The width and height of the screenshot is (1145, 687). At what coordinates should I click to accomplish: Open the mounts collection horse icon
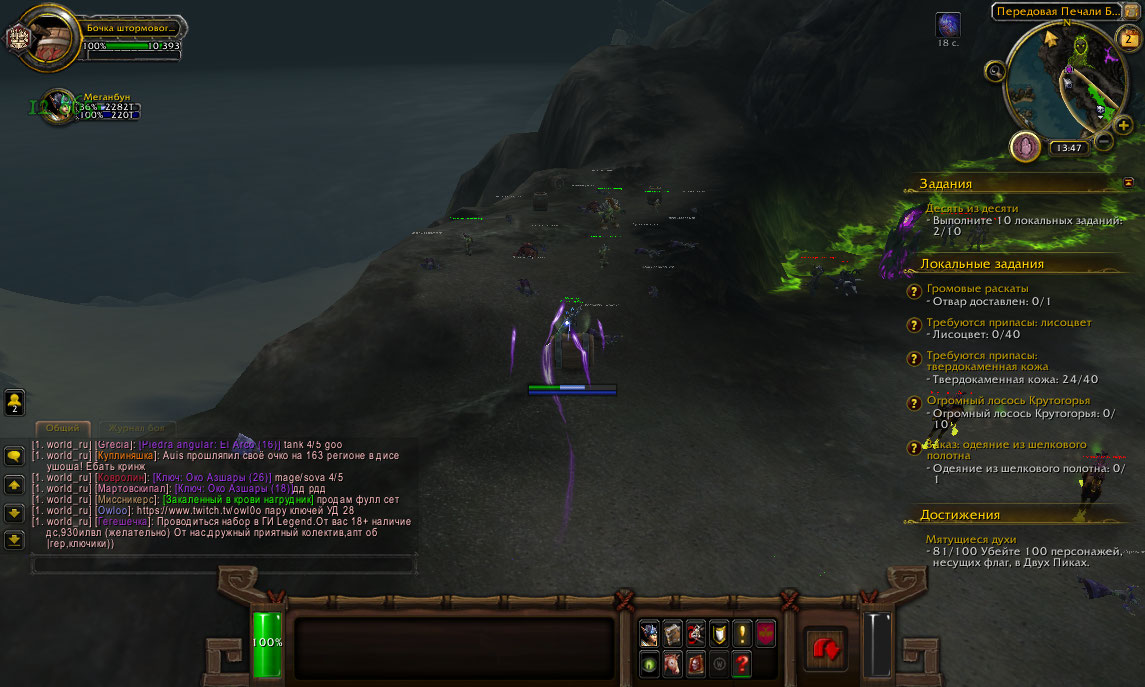pos(672,663)
